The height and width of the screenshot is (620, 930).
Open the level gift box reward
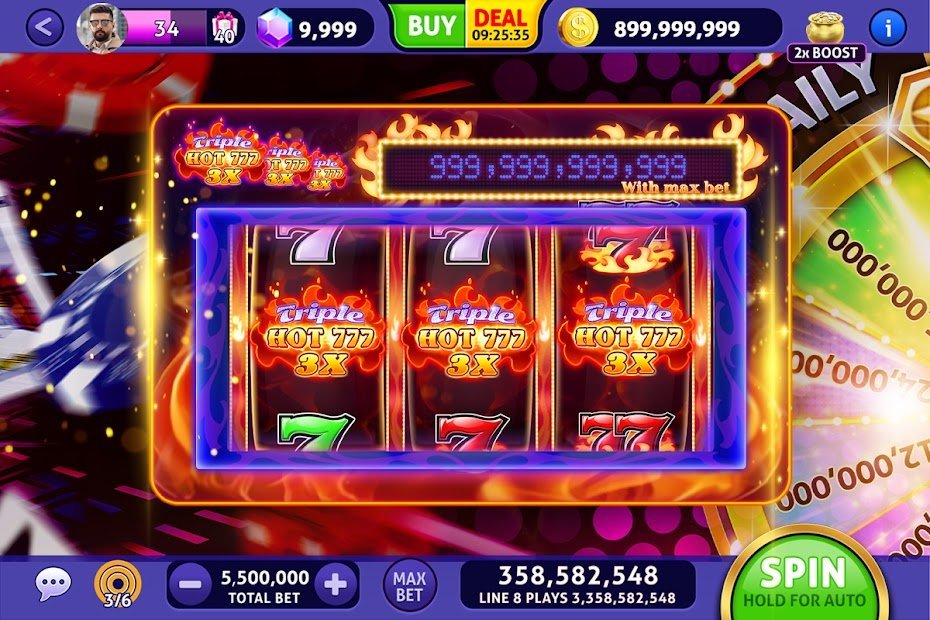coord(226,29)
